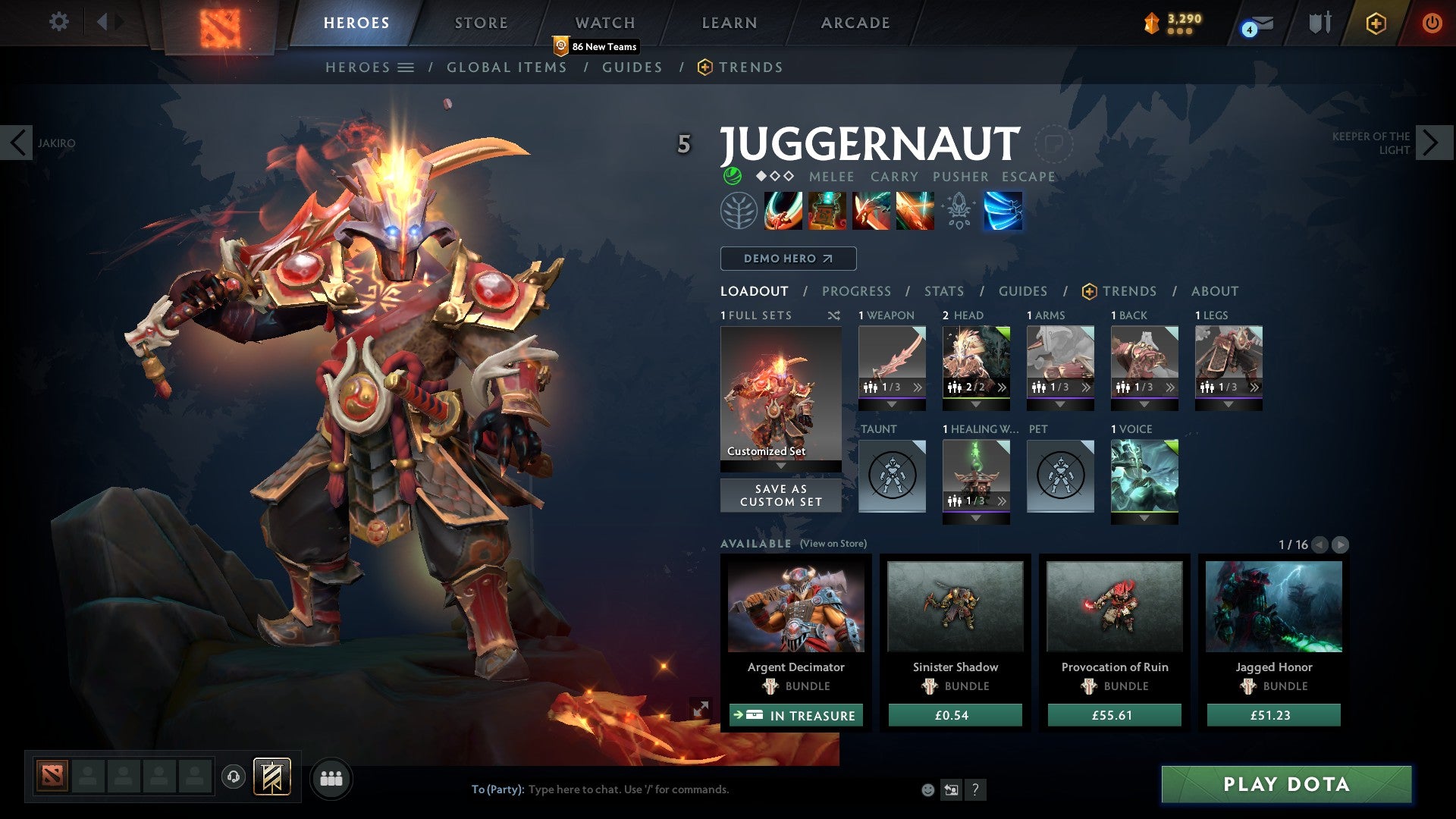View the blue Omnislash ability icon
The image size is (1456, 819).
click(x=1003, y=211)
